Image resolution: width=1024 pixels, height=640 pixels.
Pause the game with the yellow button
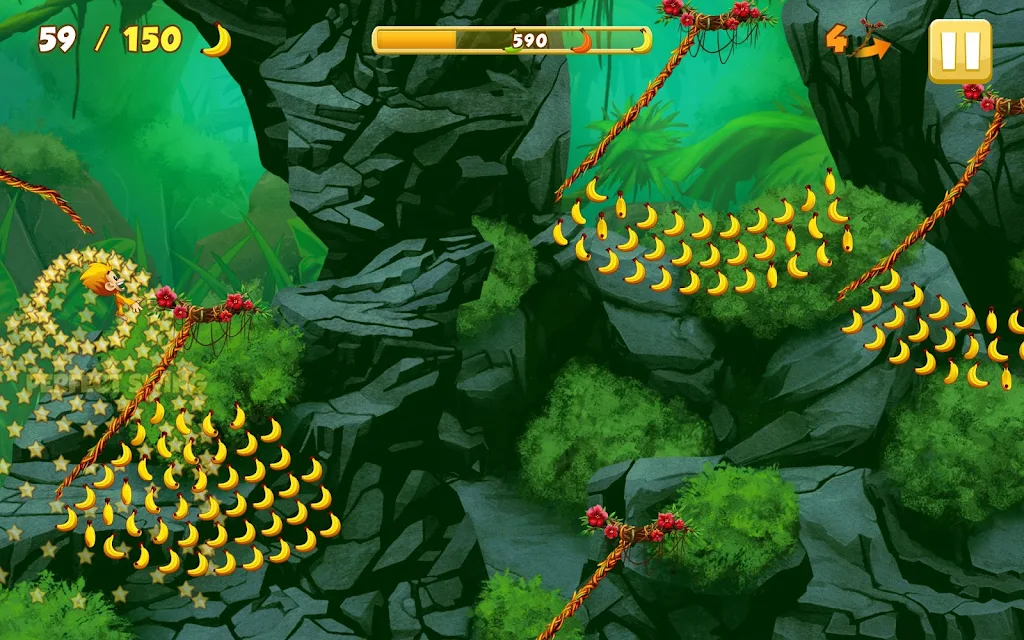[x=959, y=51]
